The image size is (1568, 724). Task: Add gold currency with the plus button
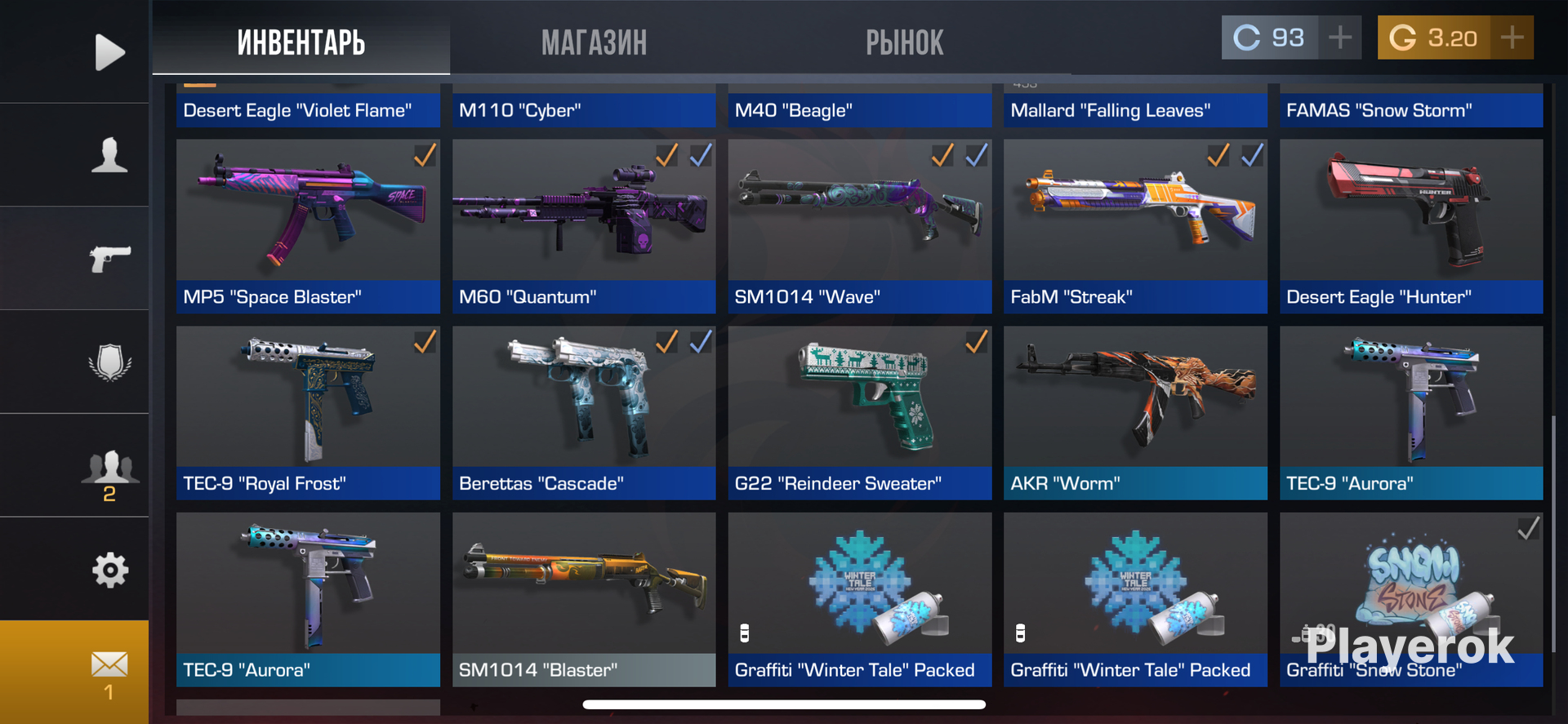(1512, 38)
